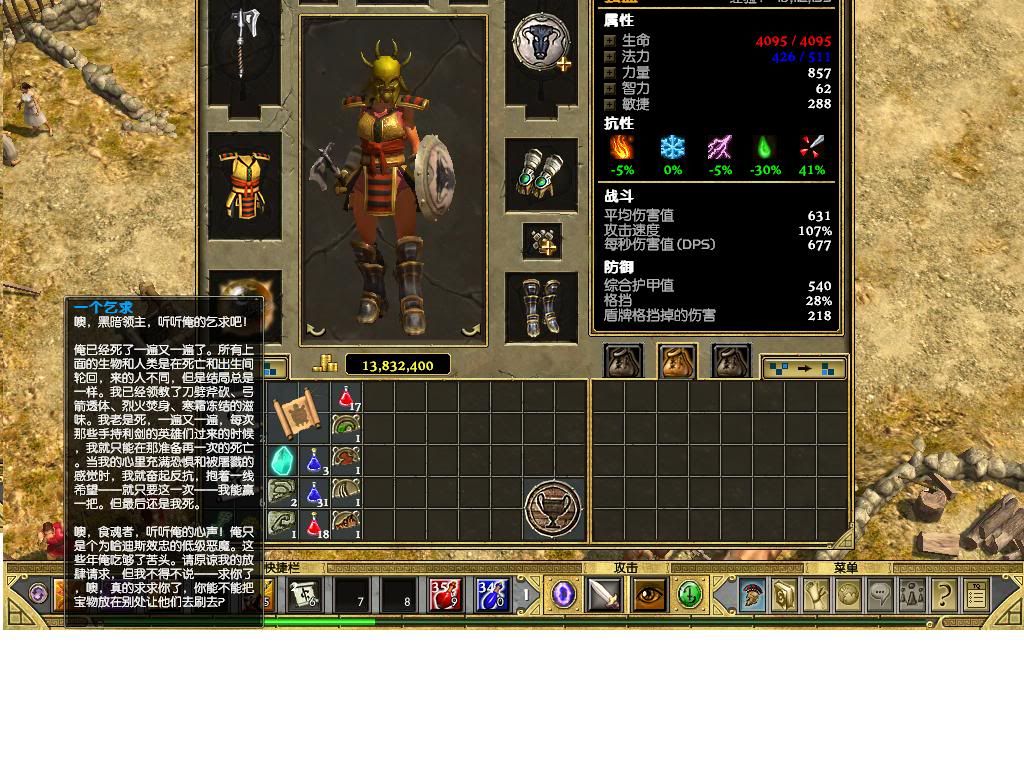Use the red health potion quickslot
This screenshot has width=1024, height=768.
pyautogui.click(x=445, y=595)
